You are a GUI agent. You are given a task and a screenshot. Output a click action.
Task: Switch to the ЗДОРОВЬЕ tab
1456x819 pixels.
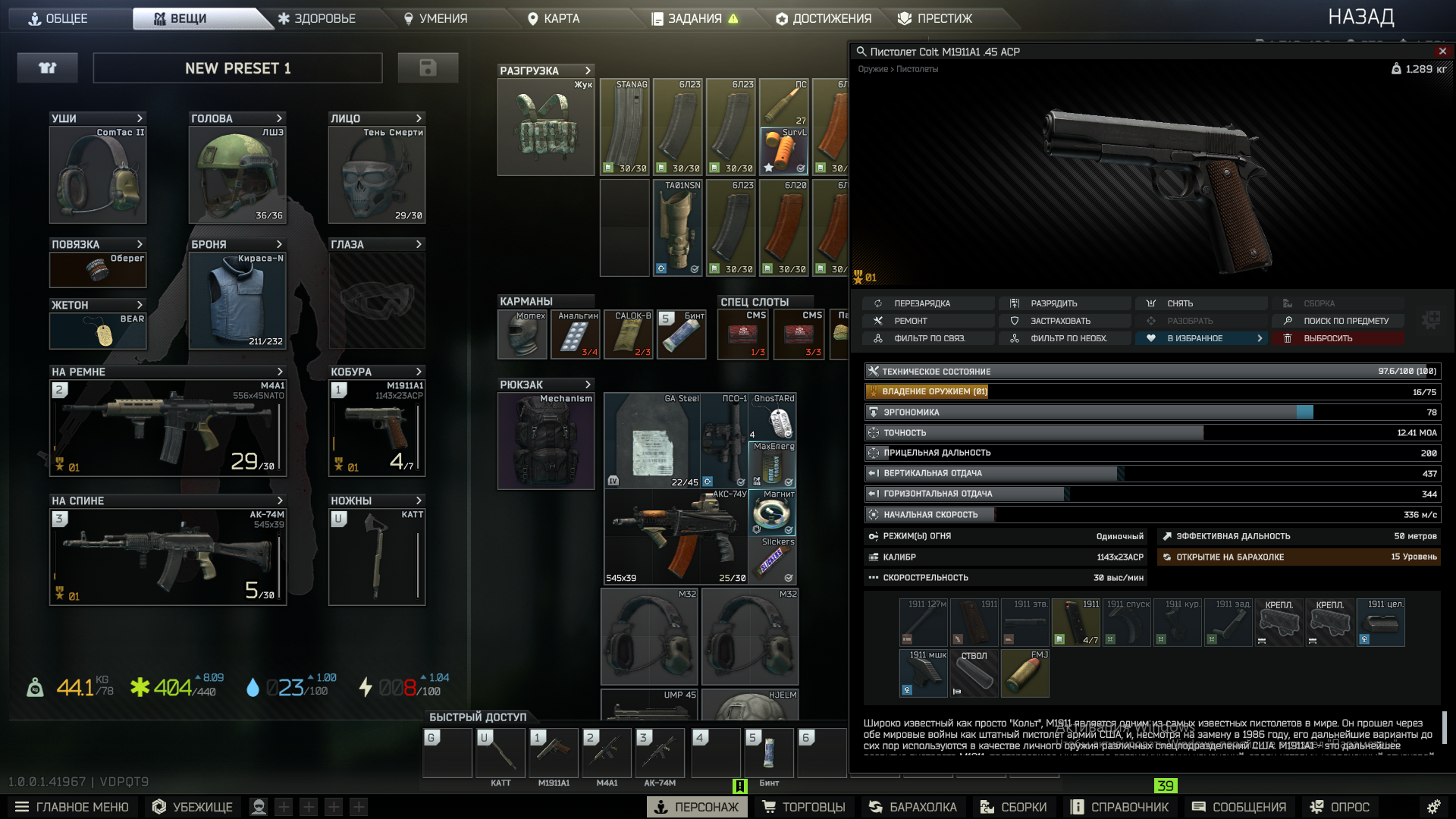pyautogui.click(x=316, y=18)
